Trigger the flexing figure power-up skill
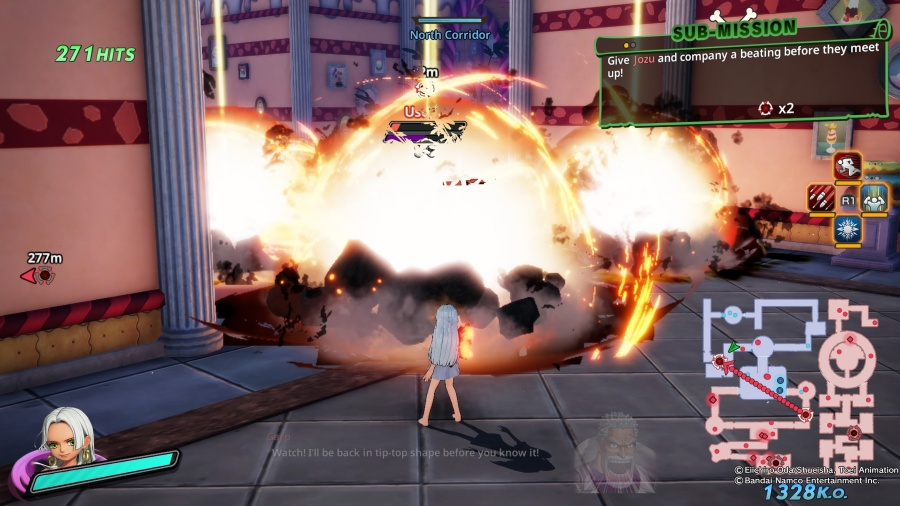The image size is (900, 506). (x=875, y=198)
